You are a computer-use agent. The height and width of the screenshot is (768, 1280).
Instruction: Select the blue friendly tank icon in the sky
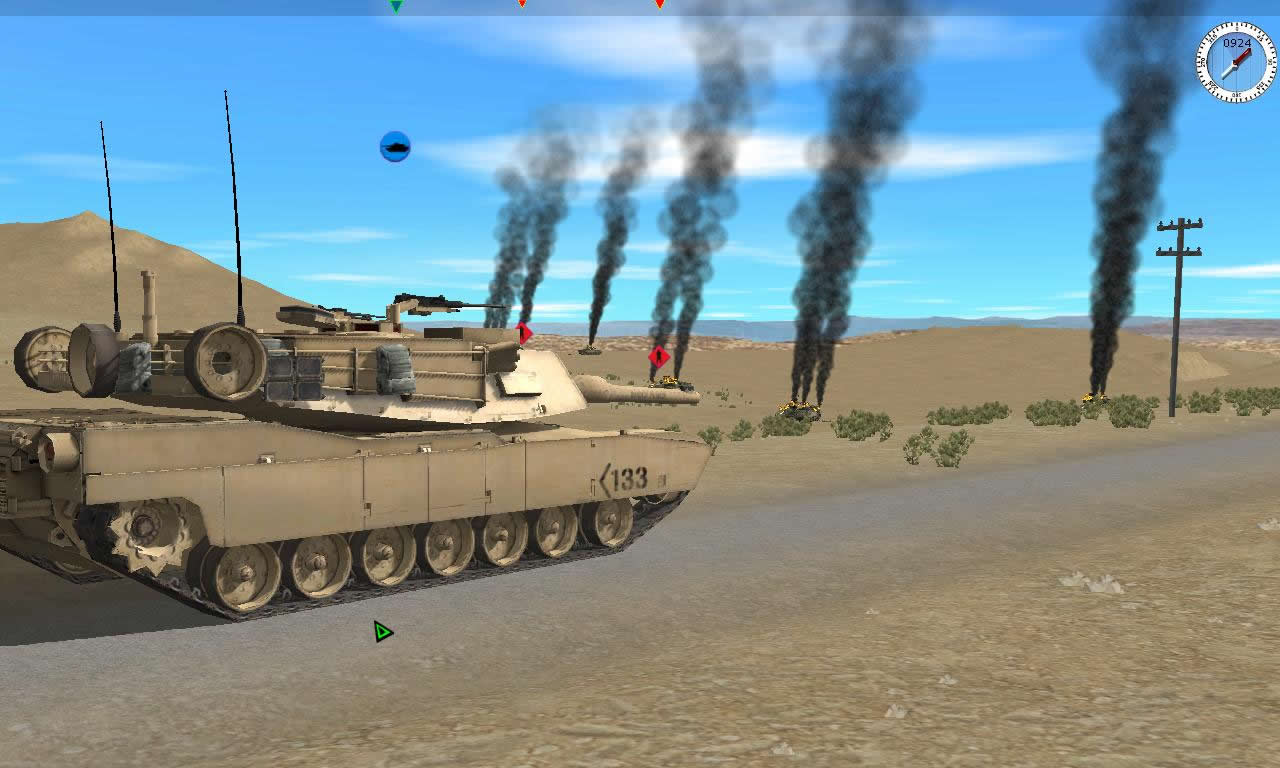pos(396,145)
